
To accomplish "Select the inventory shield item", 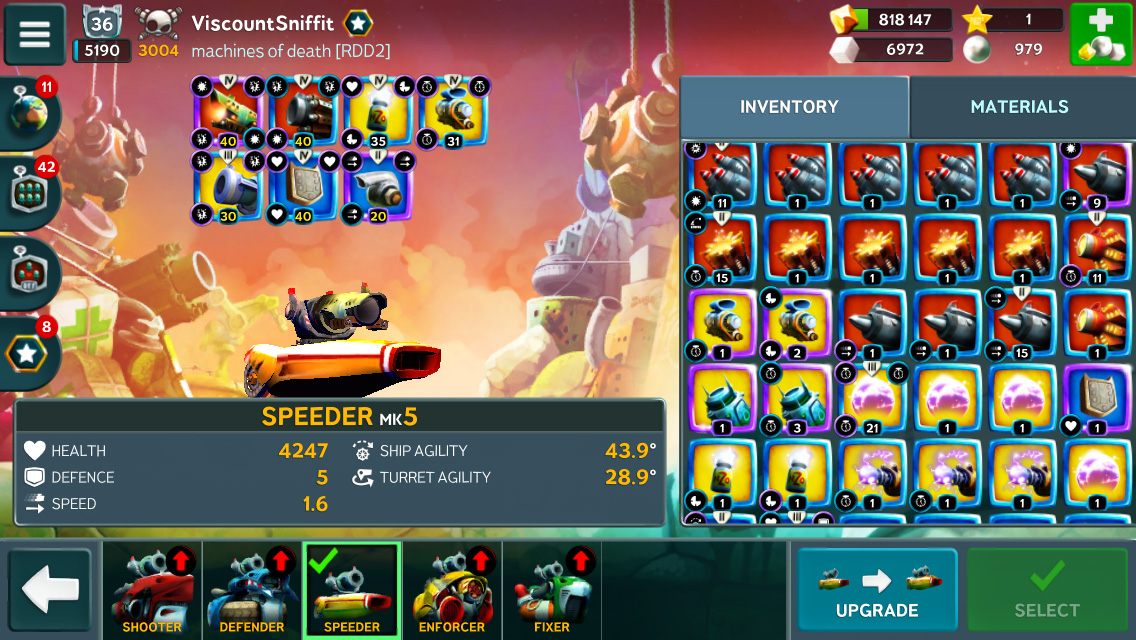I will click(x=1098, y=398).
